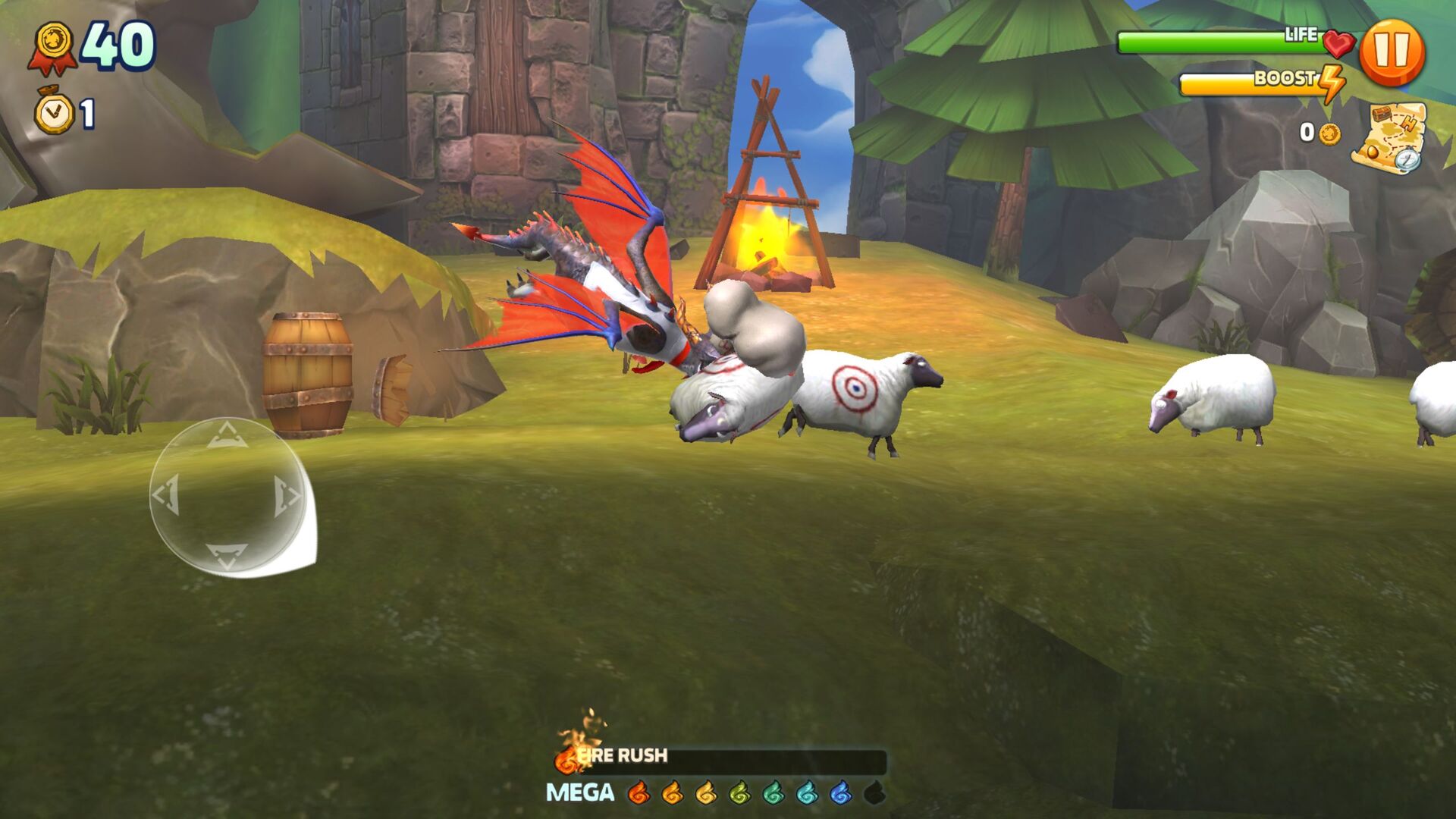
Task: Tap the virtual joystick's left arrow
Action: click(x=166, y=495)
